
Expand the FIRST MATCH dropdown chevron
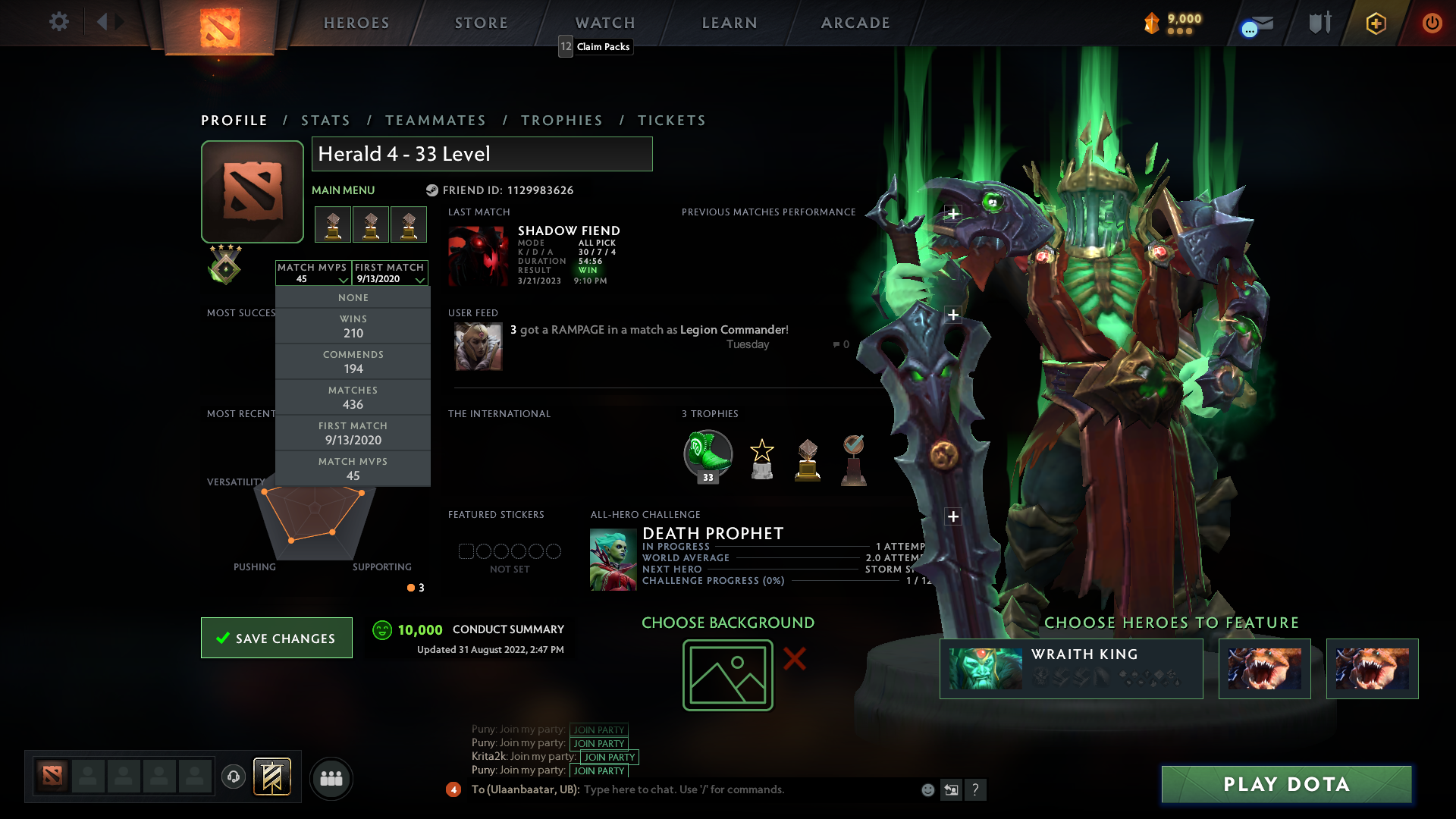click(420, 280)
